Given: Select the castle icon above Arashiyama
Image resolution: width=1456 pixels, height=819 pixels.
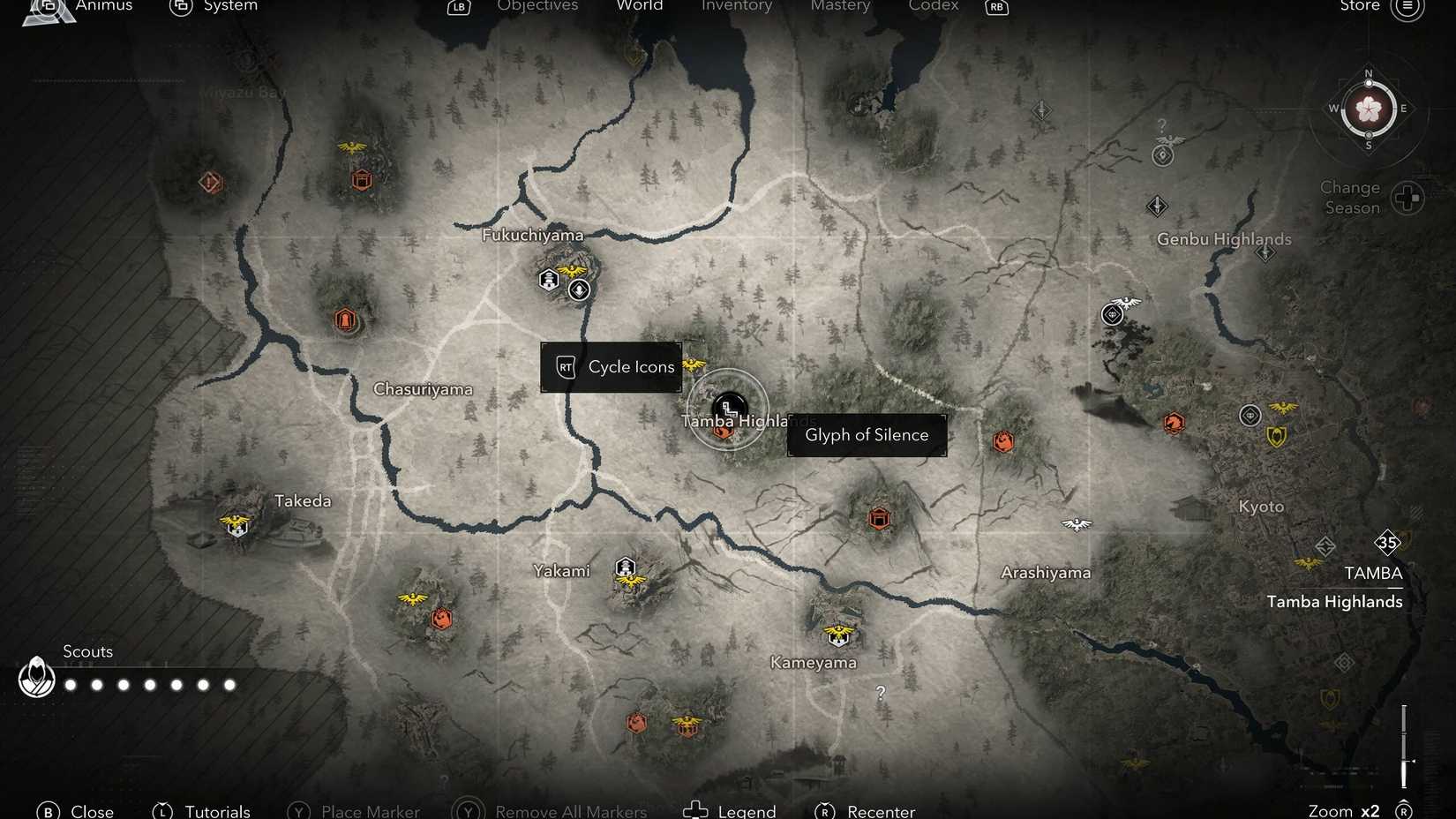Looking at the screenshot, I should (x=880, y=518).
